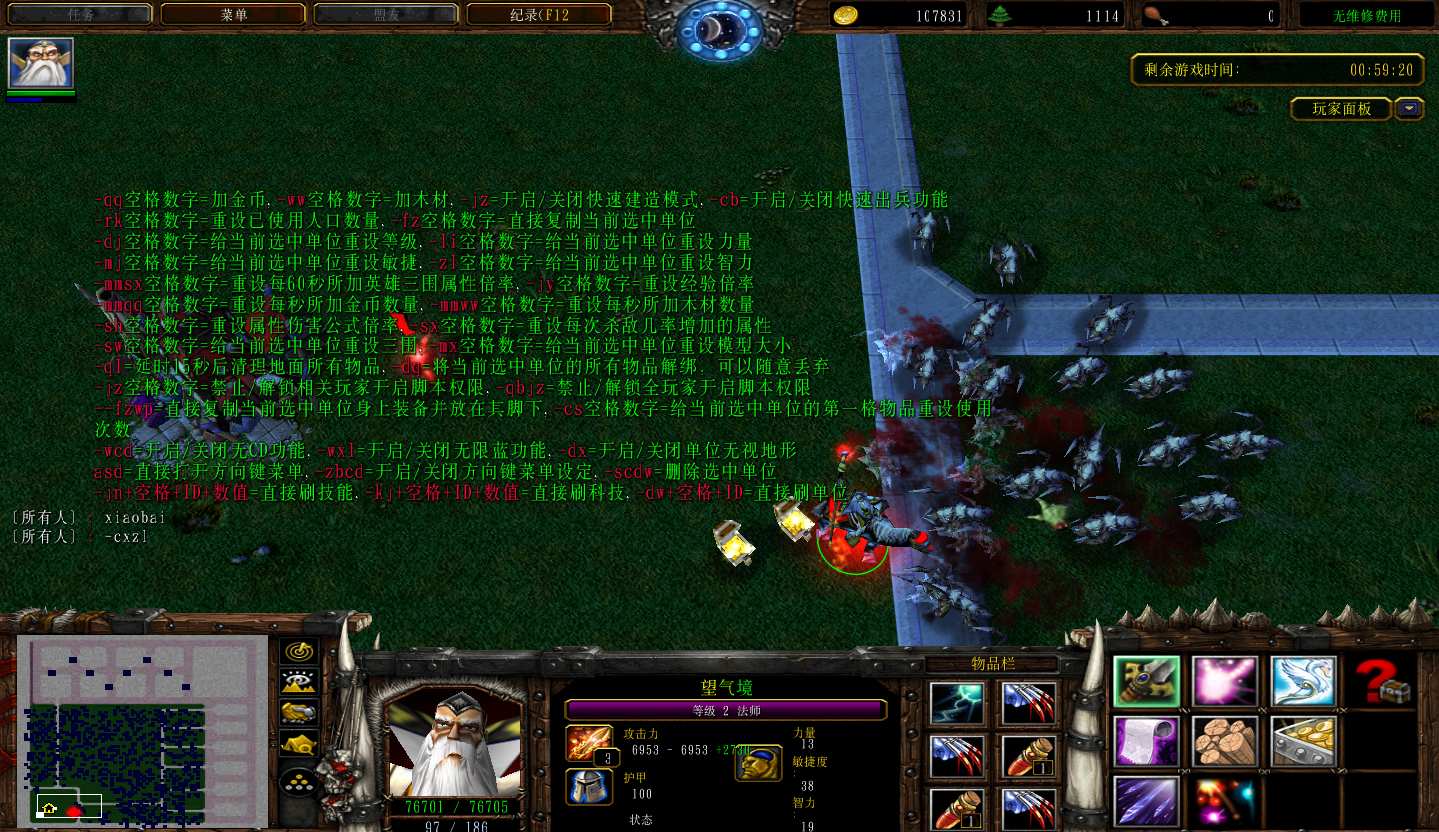Activate the white swan ability
Screen dimensions: 1439x832
coord(1304,681)
